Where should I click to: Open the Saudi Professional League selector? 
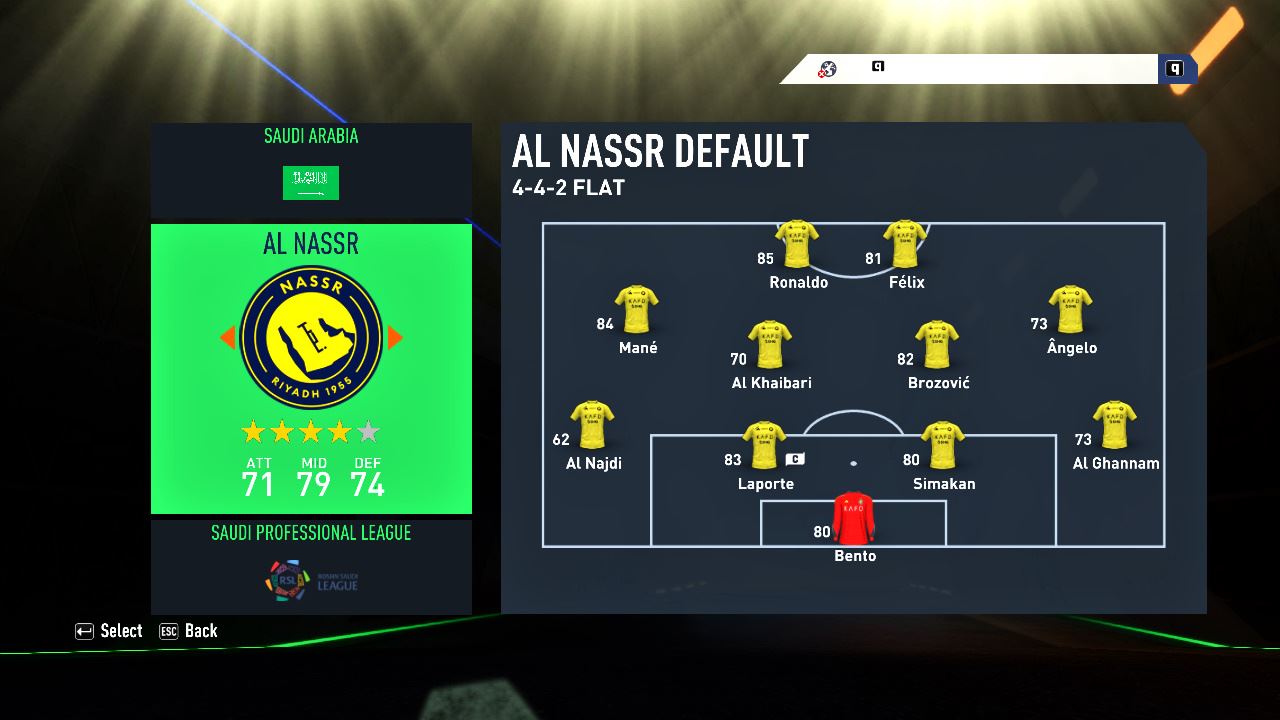point(311,566)
